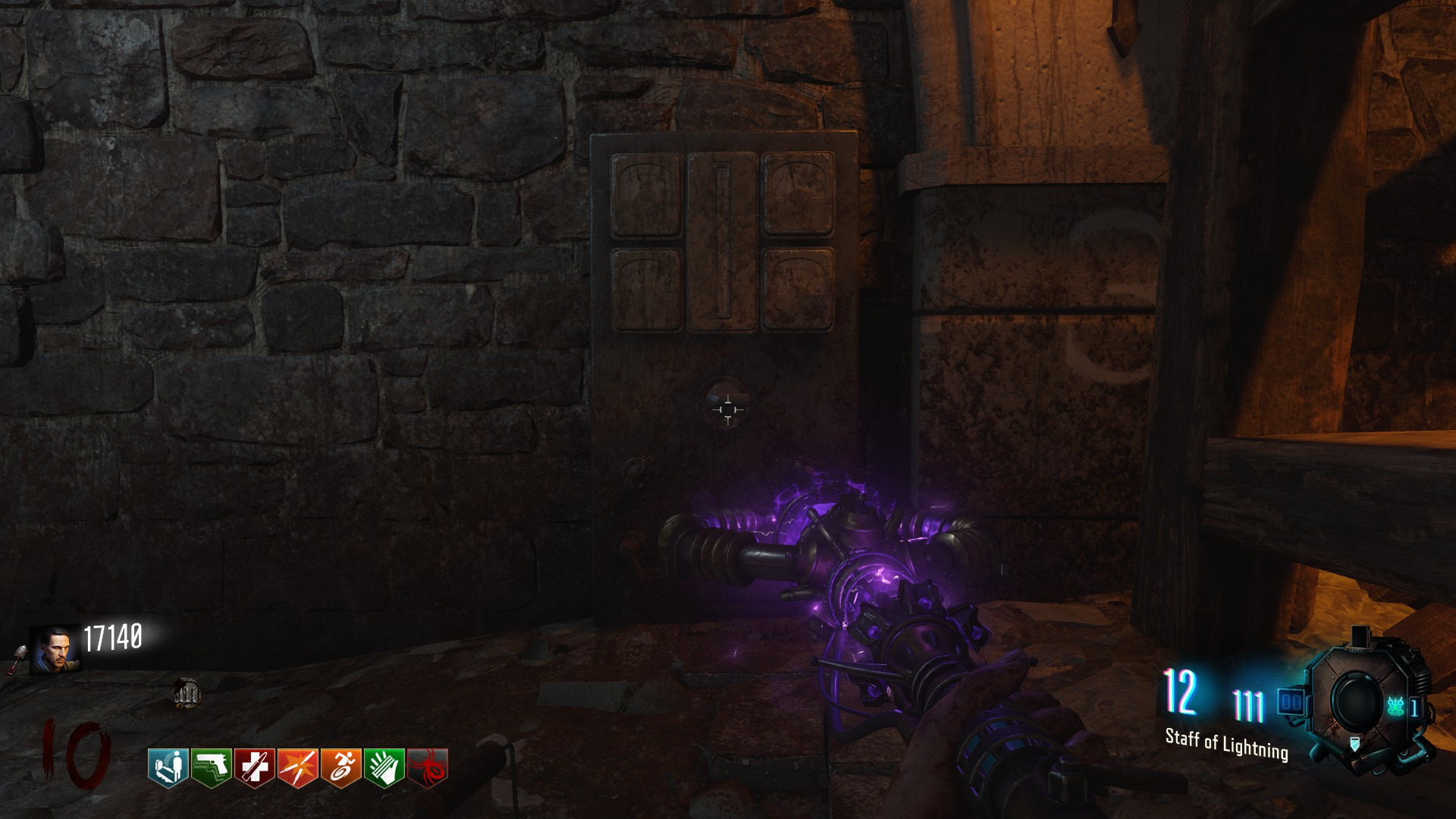Select the green hand Speed Cola perk

[x=384, y=767]
